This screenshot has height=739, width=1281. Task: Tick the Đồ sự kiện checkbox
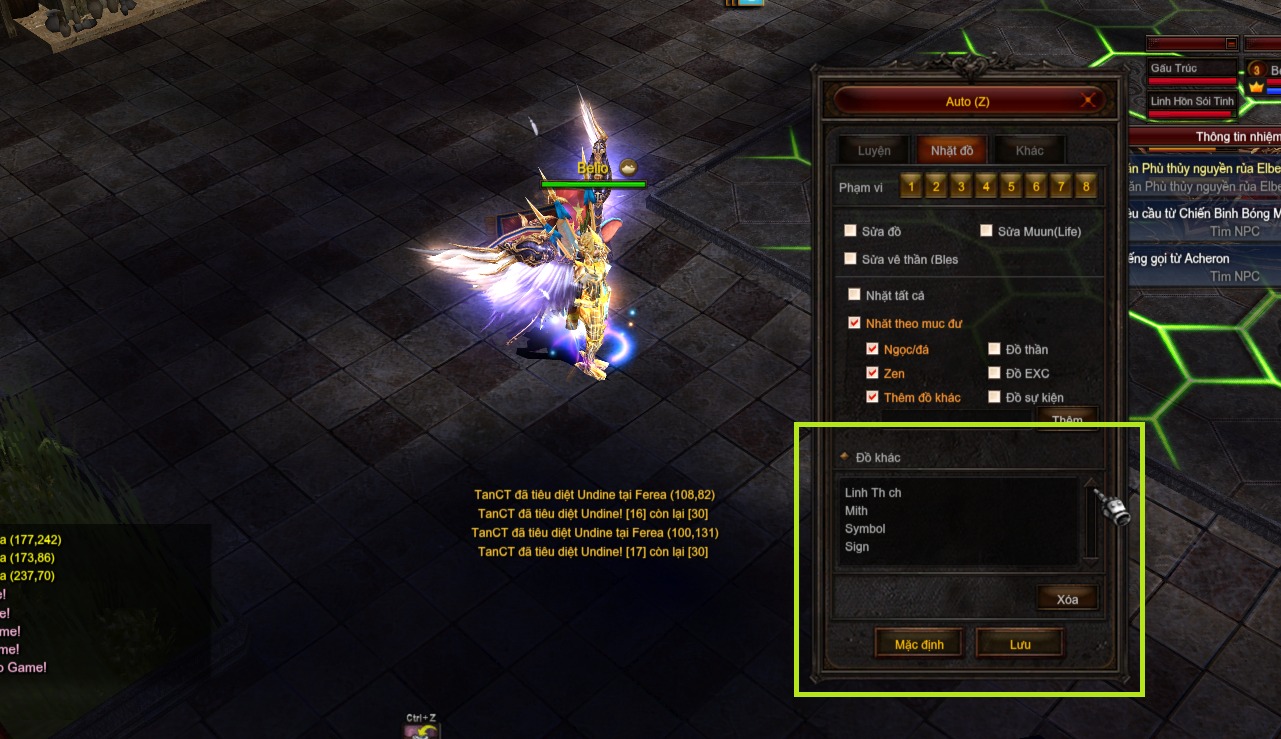[995, 397]
